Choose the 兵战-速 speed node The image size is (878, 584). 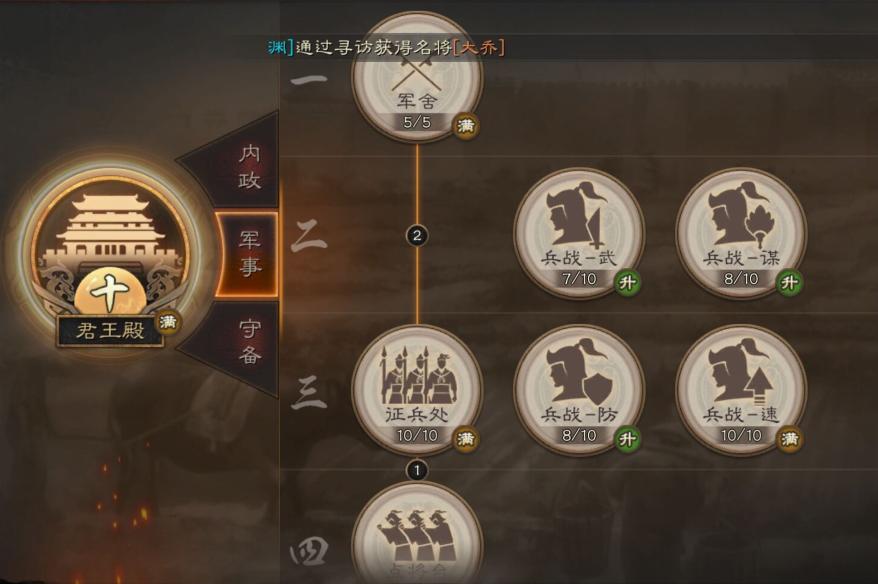pos(741,388)
